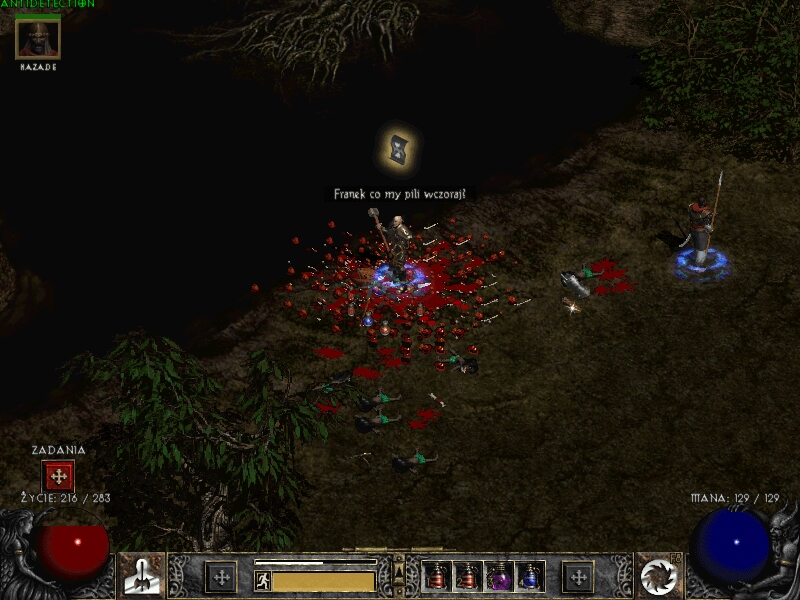Image resolution: width=800 pixels, height=600 pixels.
Task: Click the cross button right of potion belt
Action: (x=577, y=577)
